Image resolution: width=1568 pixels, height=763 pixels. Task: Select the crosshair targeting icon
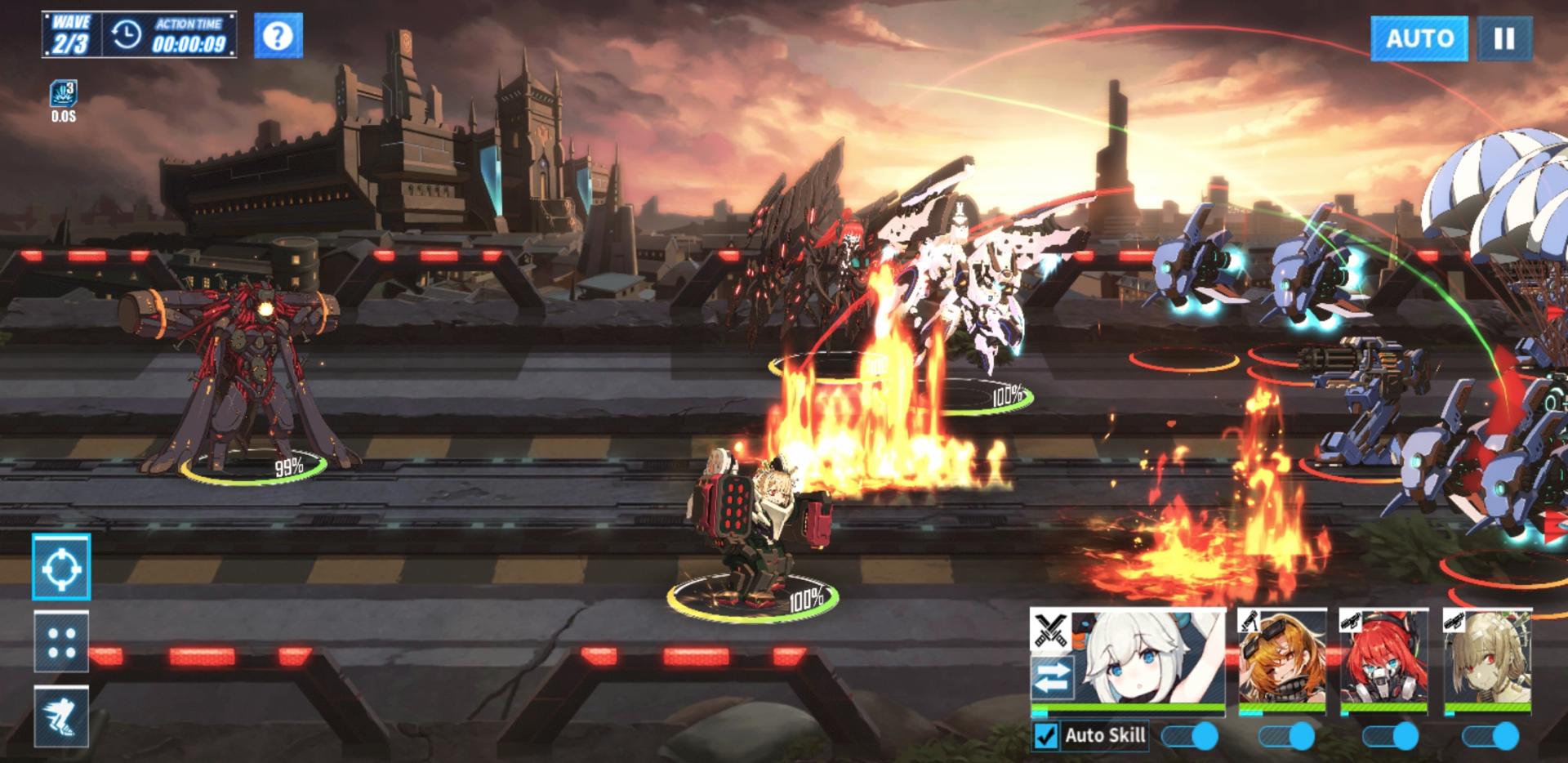61,567
